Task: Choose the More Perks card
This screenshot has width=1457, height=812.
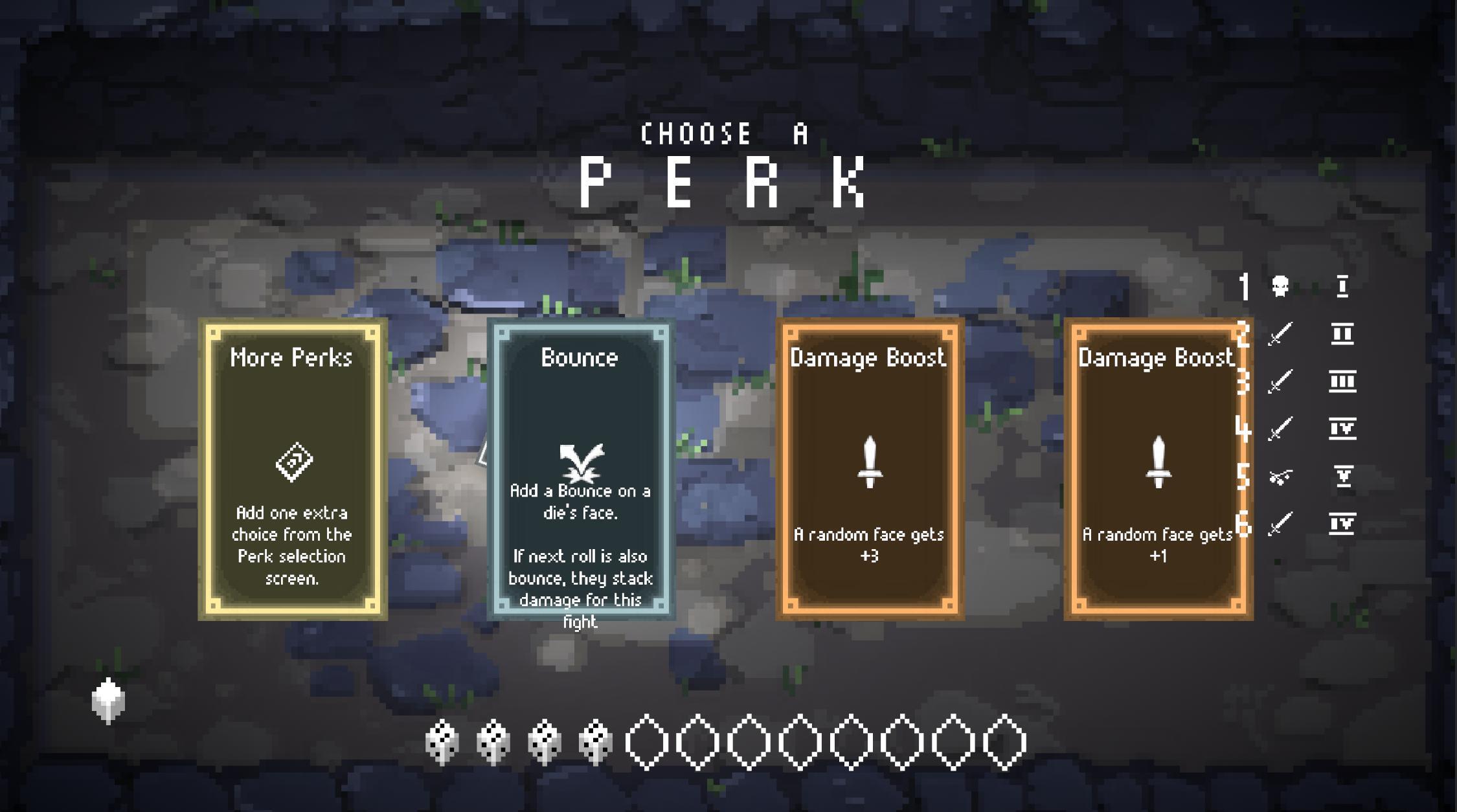Action: pos(293,469)
